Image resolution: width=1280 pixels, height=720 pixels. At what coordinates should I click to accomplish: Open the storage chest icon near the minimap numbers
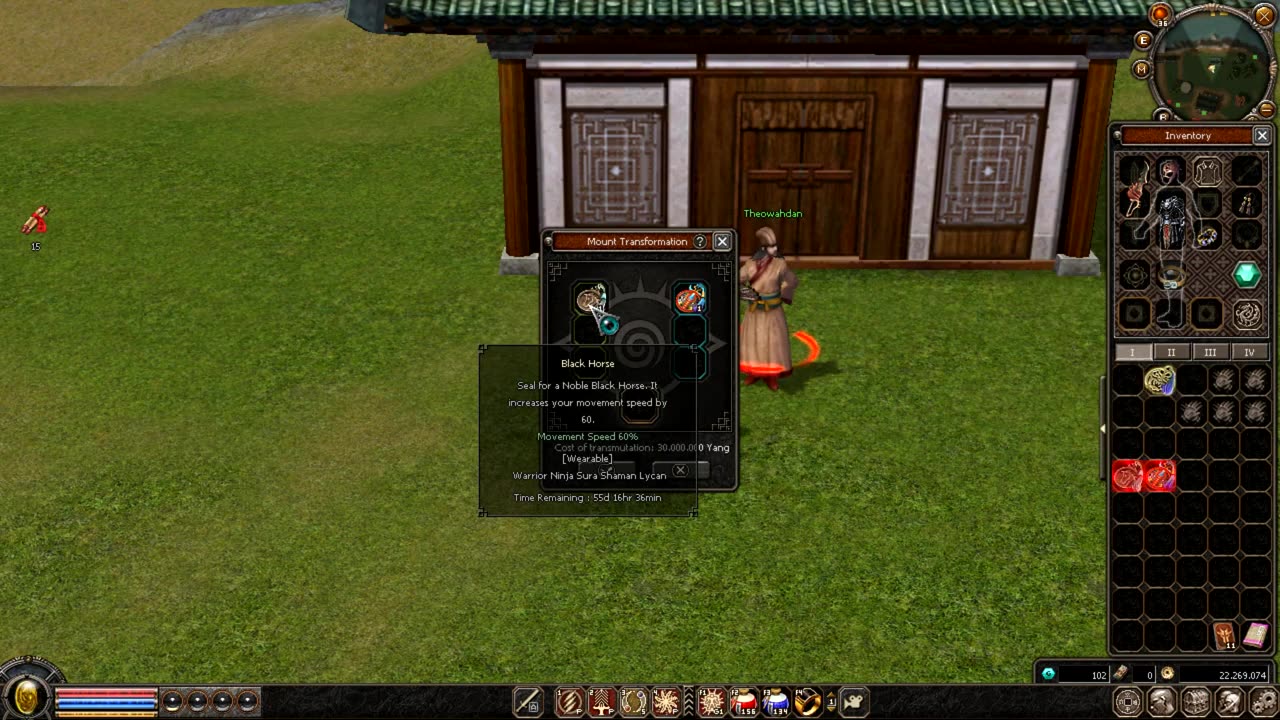coord(1196,701)
